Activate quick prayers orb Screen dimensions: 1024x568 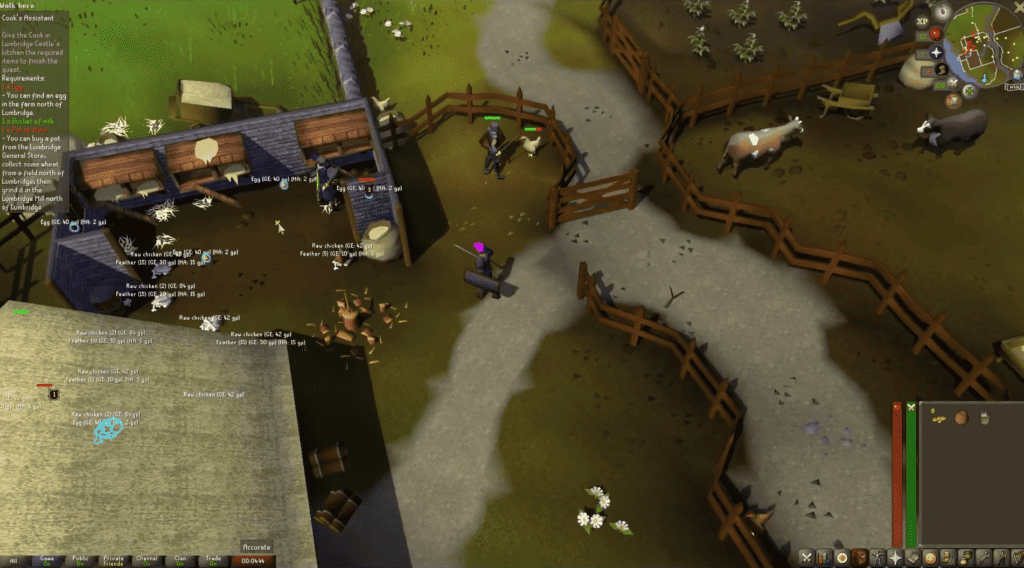[936, 52]
